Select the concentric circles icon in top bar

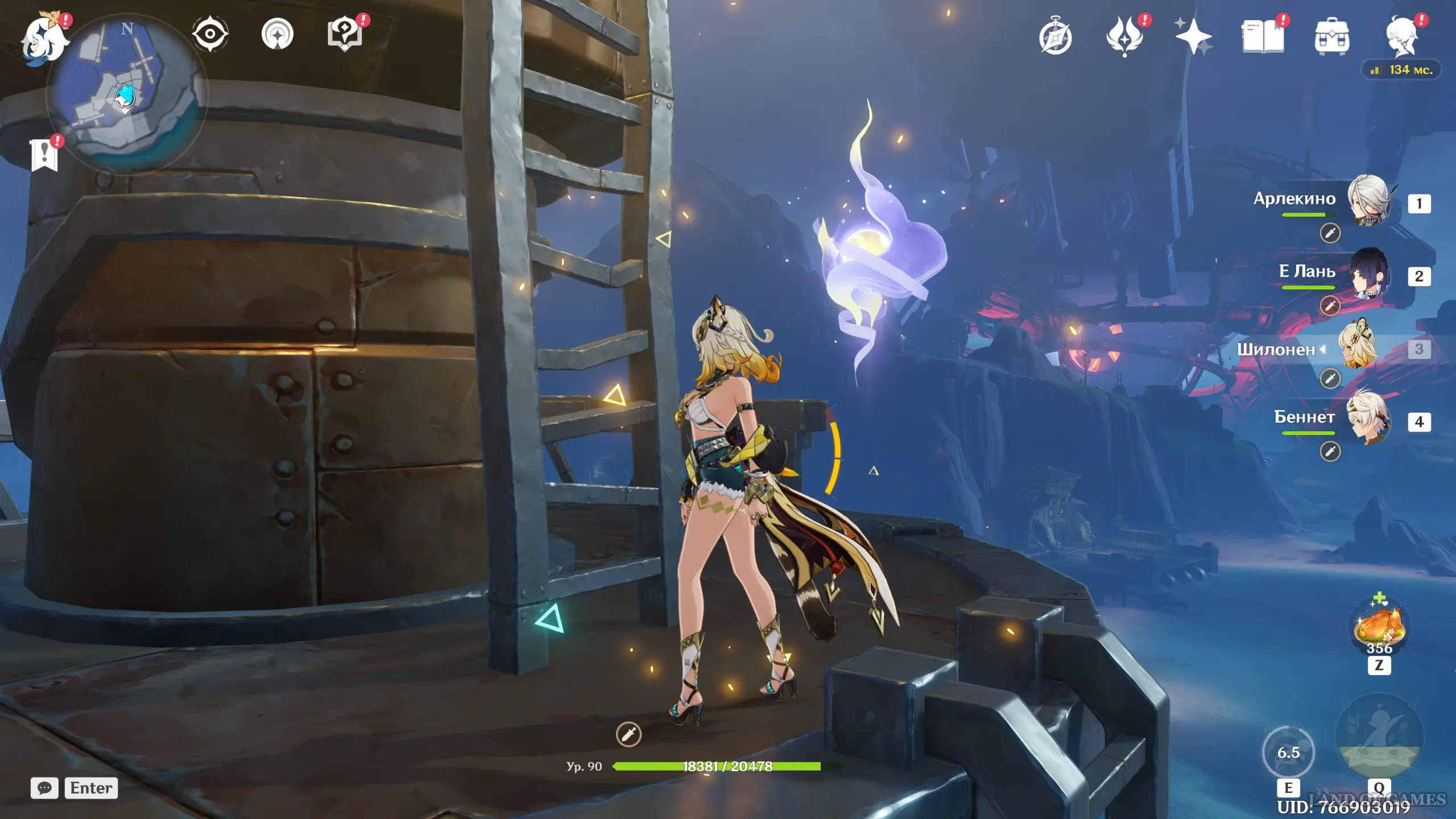(278, 34)
